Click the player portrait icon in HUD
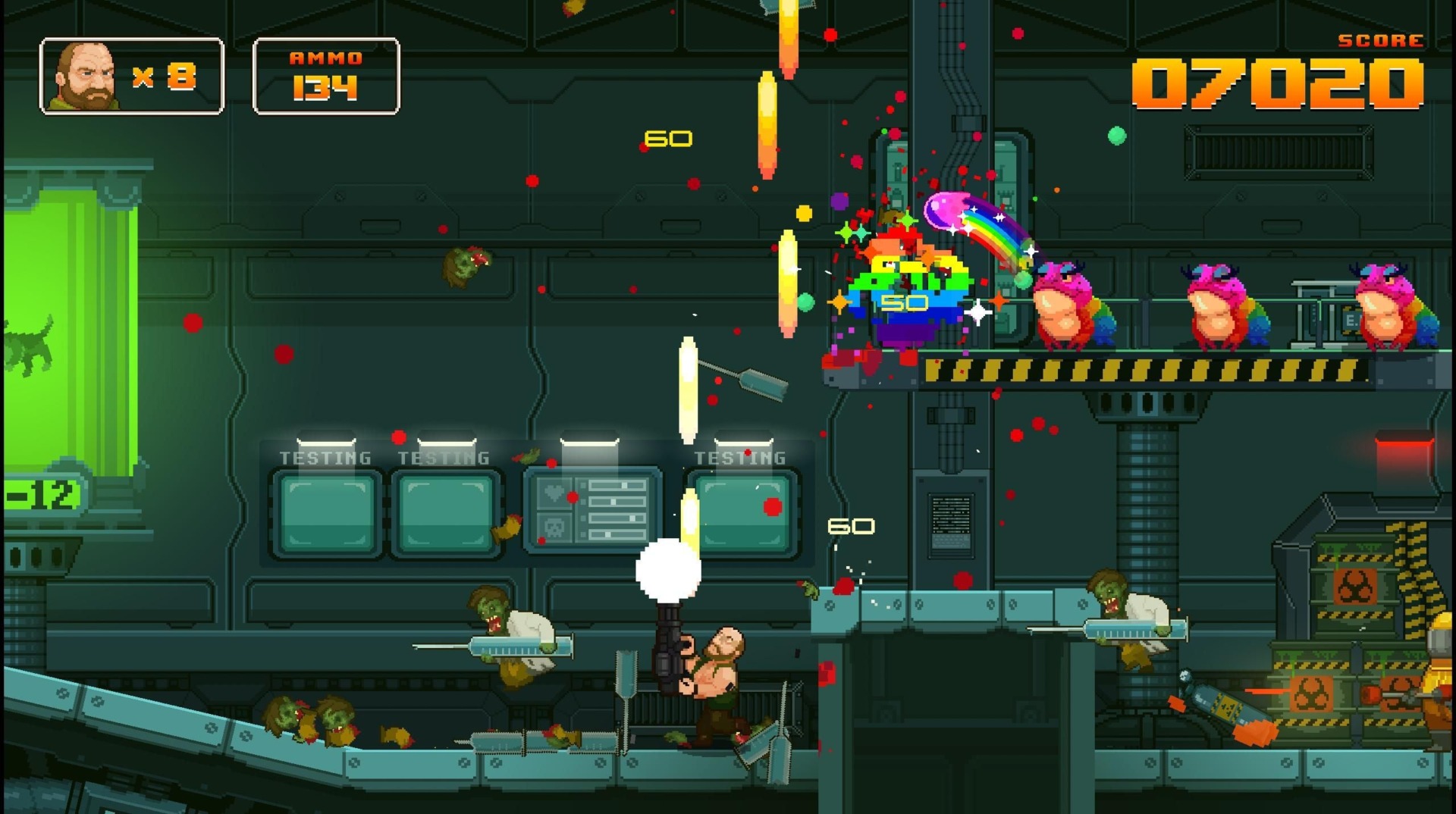The image size is (1456, 814). coord(83,74)
